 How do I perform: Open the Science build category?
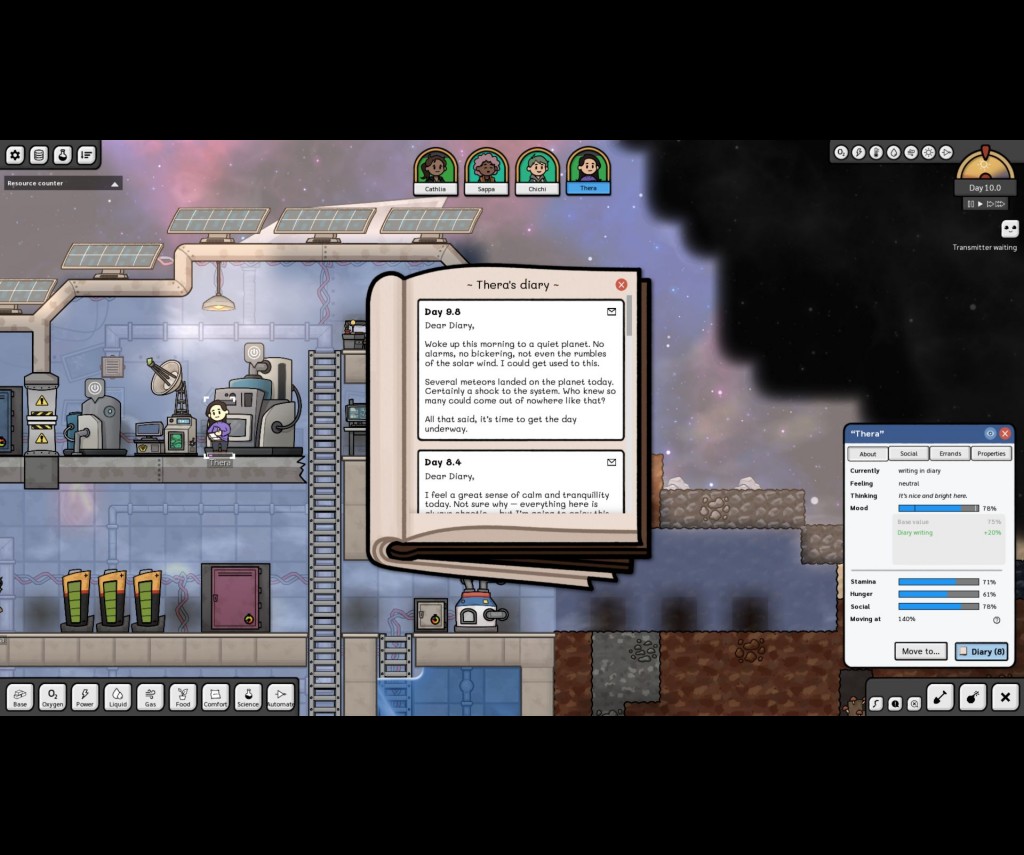(248, 697)
